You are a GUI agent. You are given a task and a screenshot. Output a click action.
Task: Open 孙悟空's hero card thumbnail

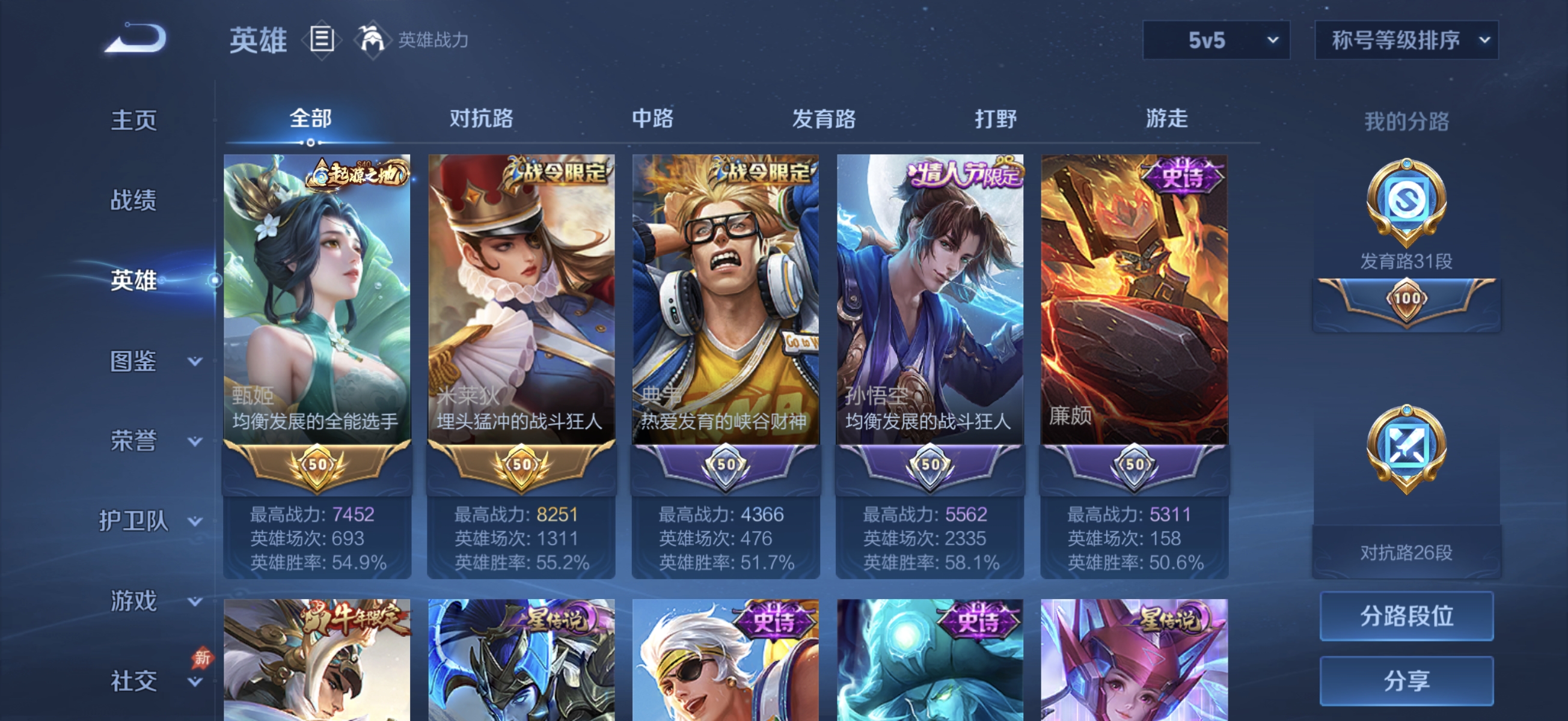[930, 292]
